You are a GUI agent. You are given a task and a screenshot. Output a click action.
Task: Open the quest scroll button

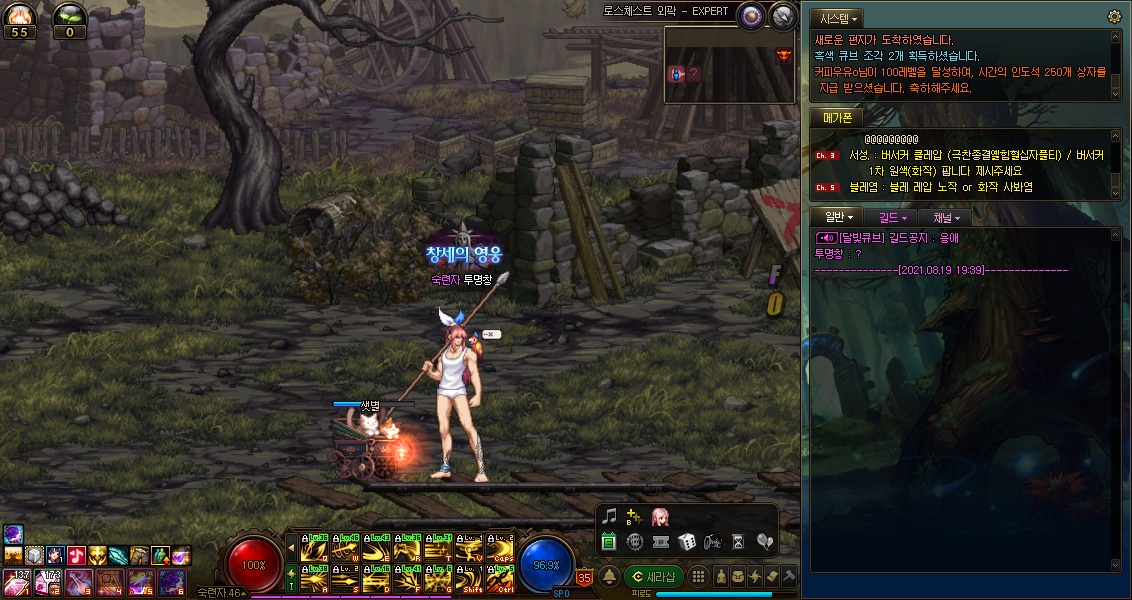coord(772,577)
